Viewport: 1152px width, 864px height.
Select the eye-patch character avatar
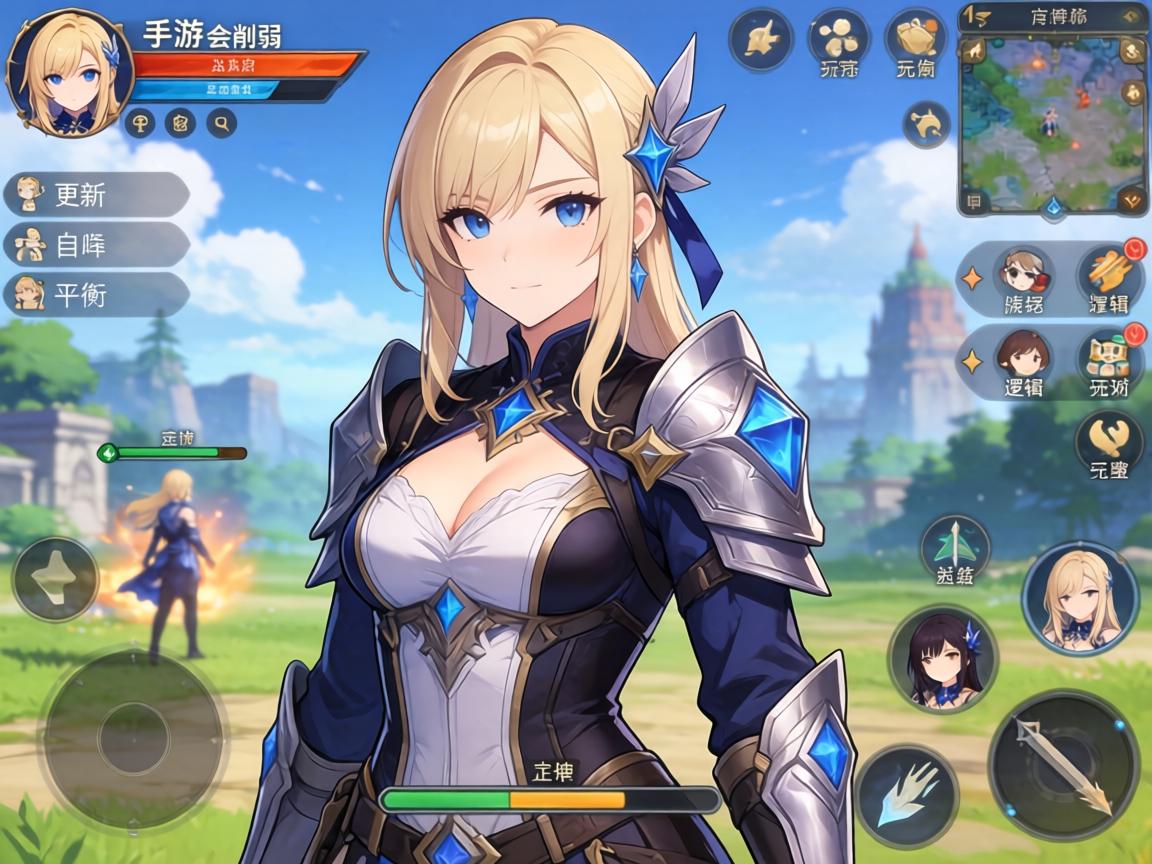[1022, 271]
